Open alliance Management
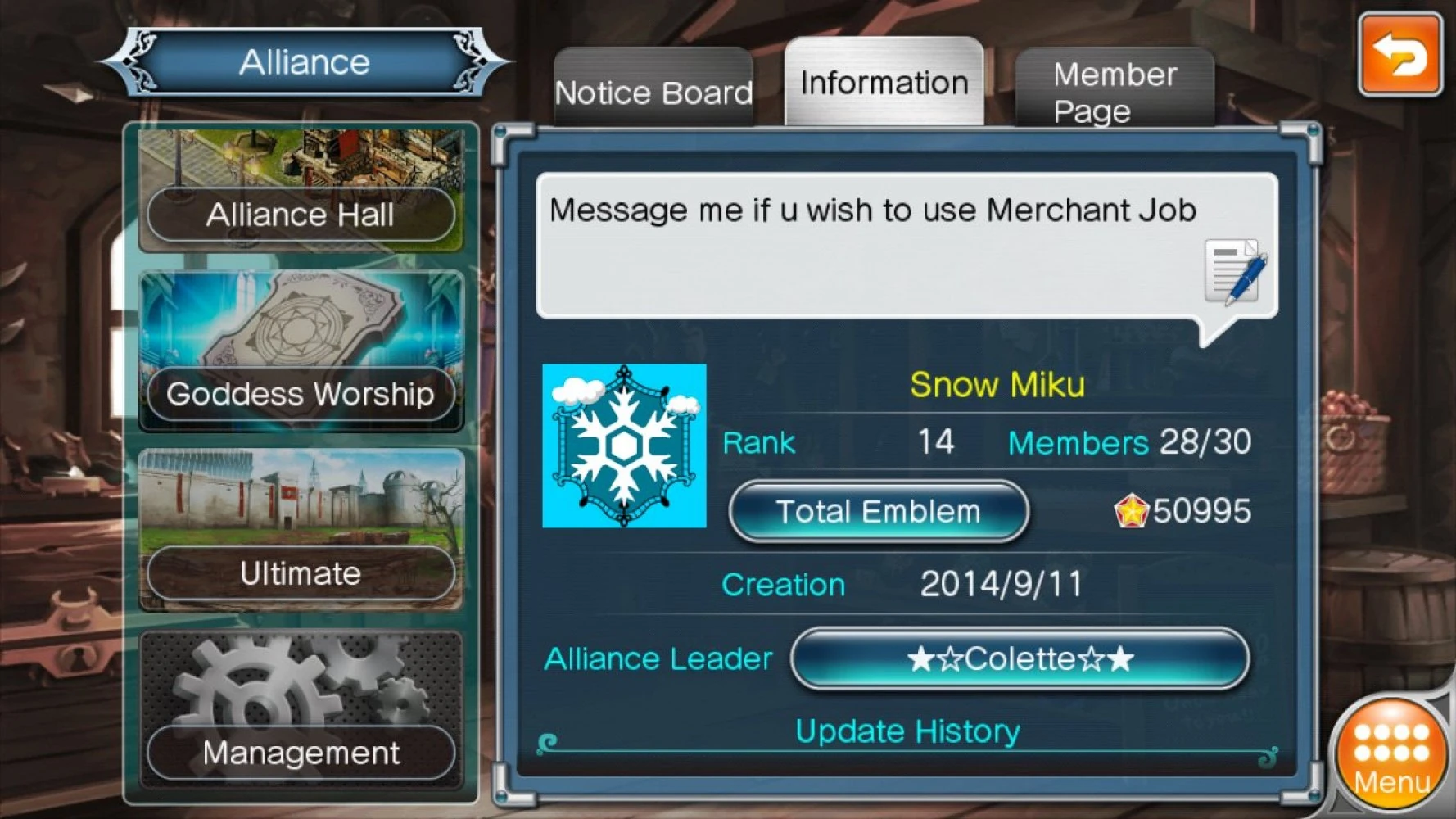Image resolution: width=1456 pixels, height=819 pixels. click(x=301, y=753)
